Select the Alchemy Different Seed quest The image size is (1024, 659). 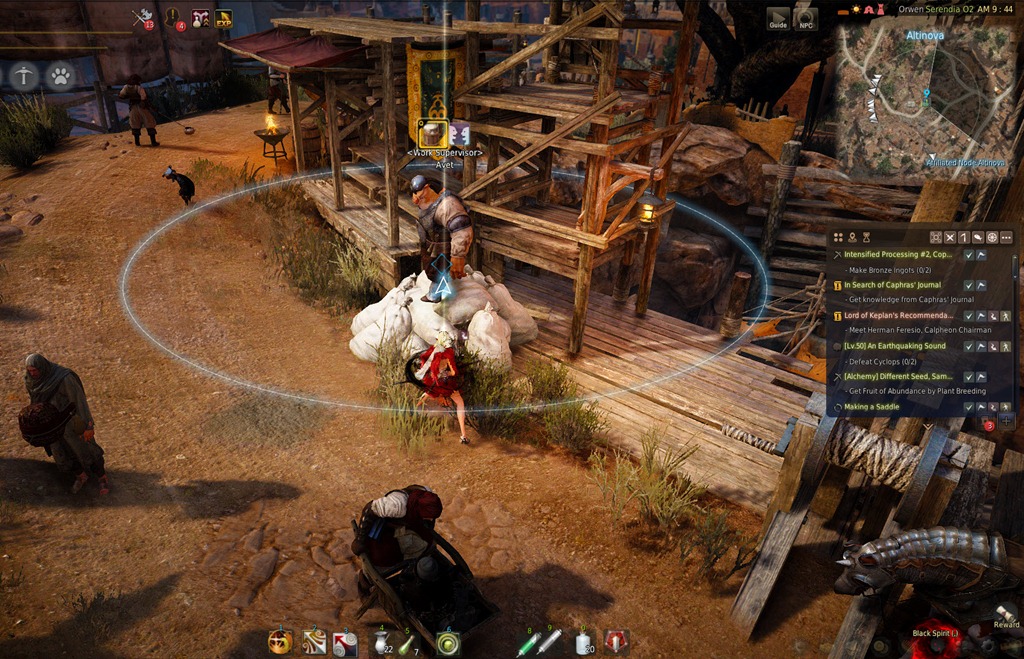tap(897, 376)
